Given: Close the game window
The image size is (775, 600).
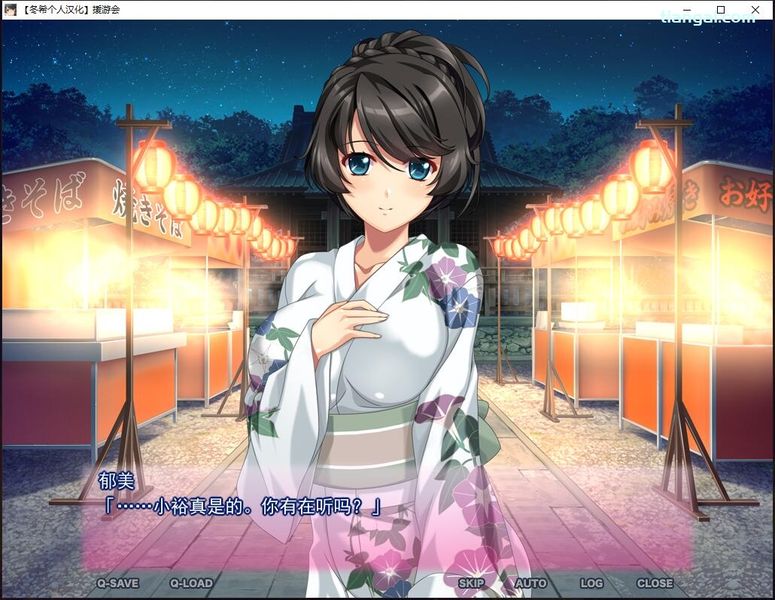Looking at the screenshot, I should point(755,9).
